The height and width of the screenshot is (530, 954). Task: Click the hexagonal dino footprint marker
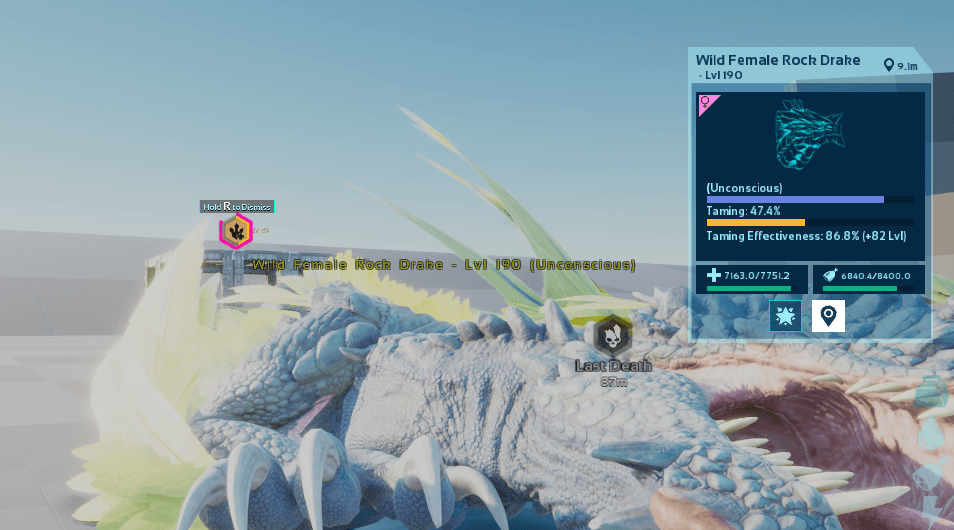236,232
